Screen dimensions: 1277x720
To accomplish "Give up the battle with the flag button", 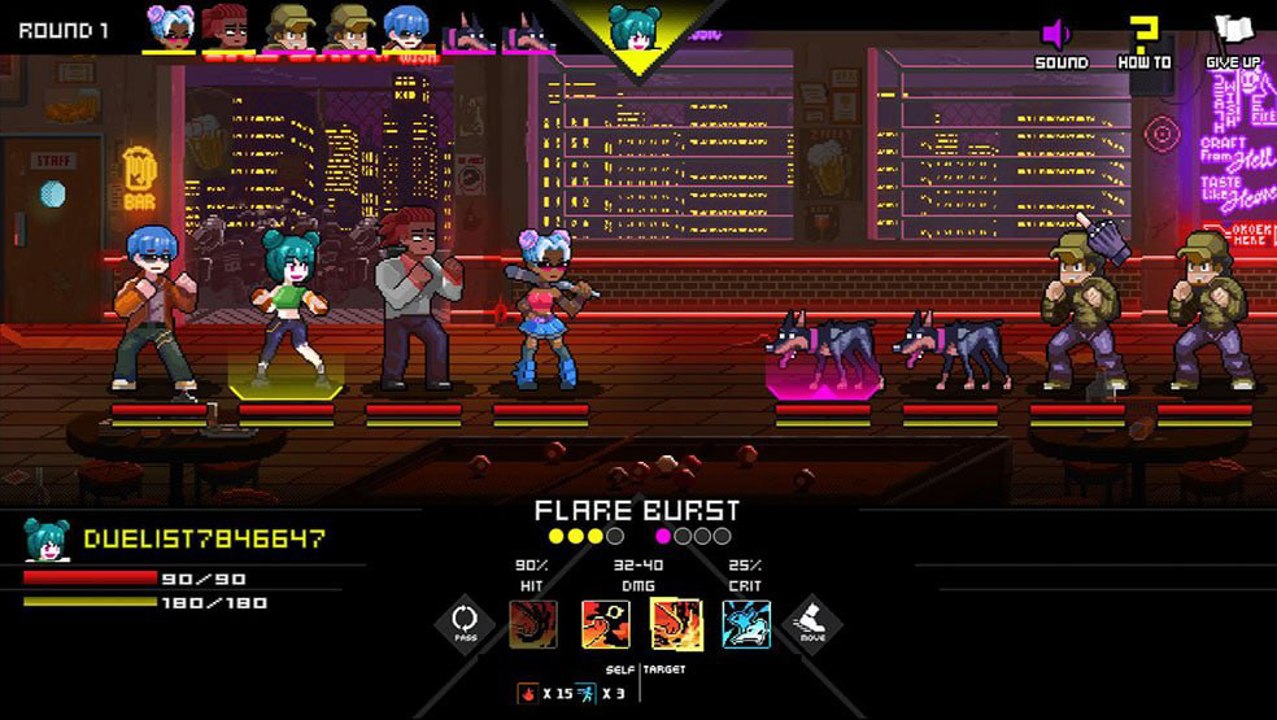I will click(x=1232, y=44).
